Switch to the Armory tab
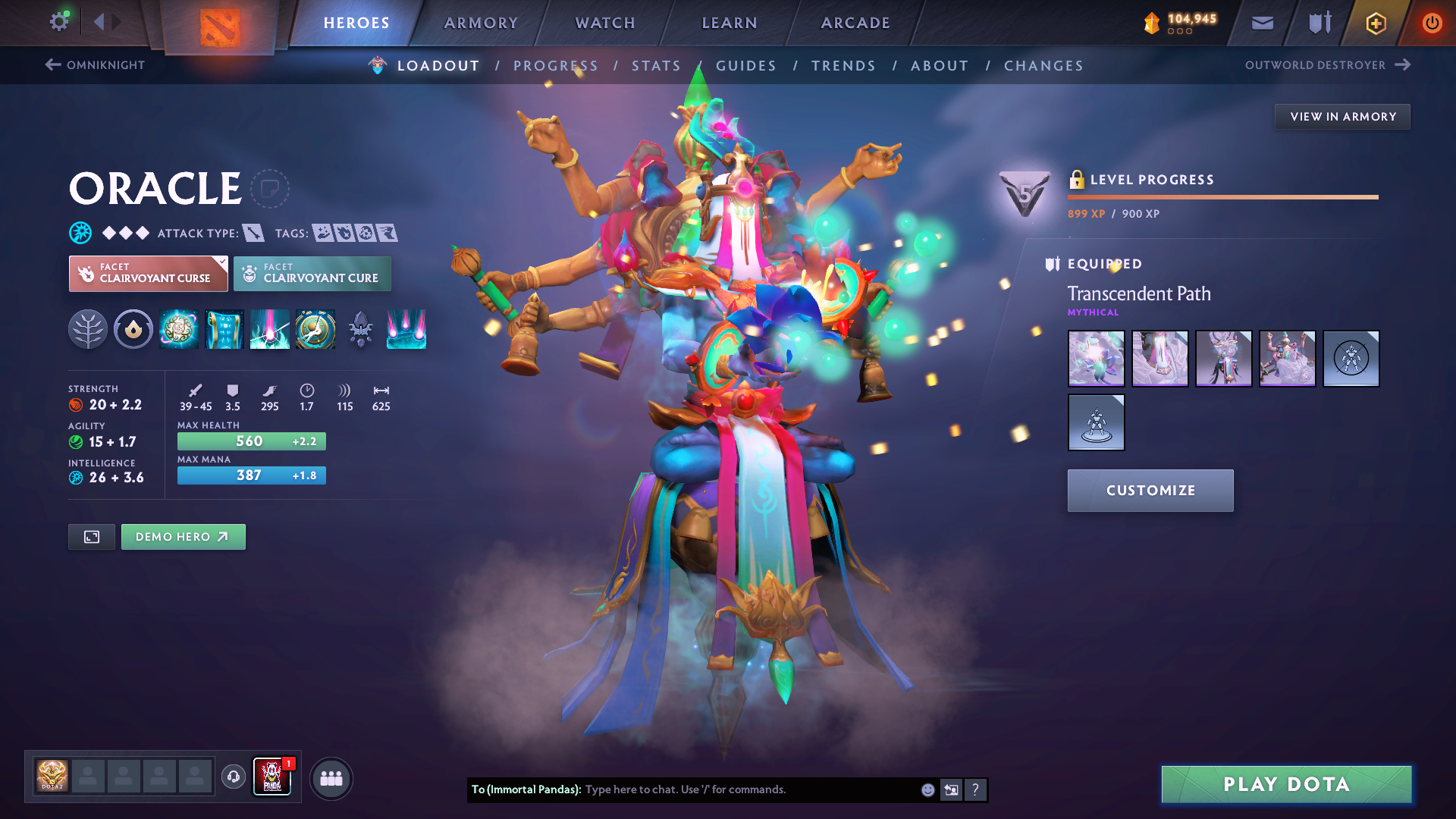This screenshot has width=1456, height=819. [481, 23]
